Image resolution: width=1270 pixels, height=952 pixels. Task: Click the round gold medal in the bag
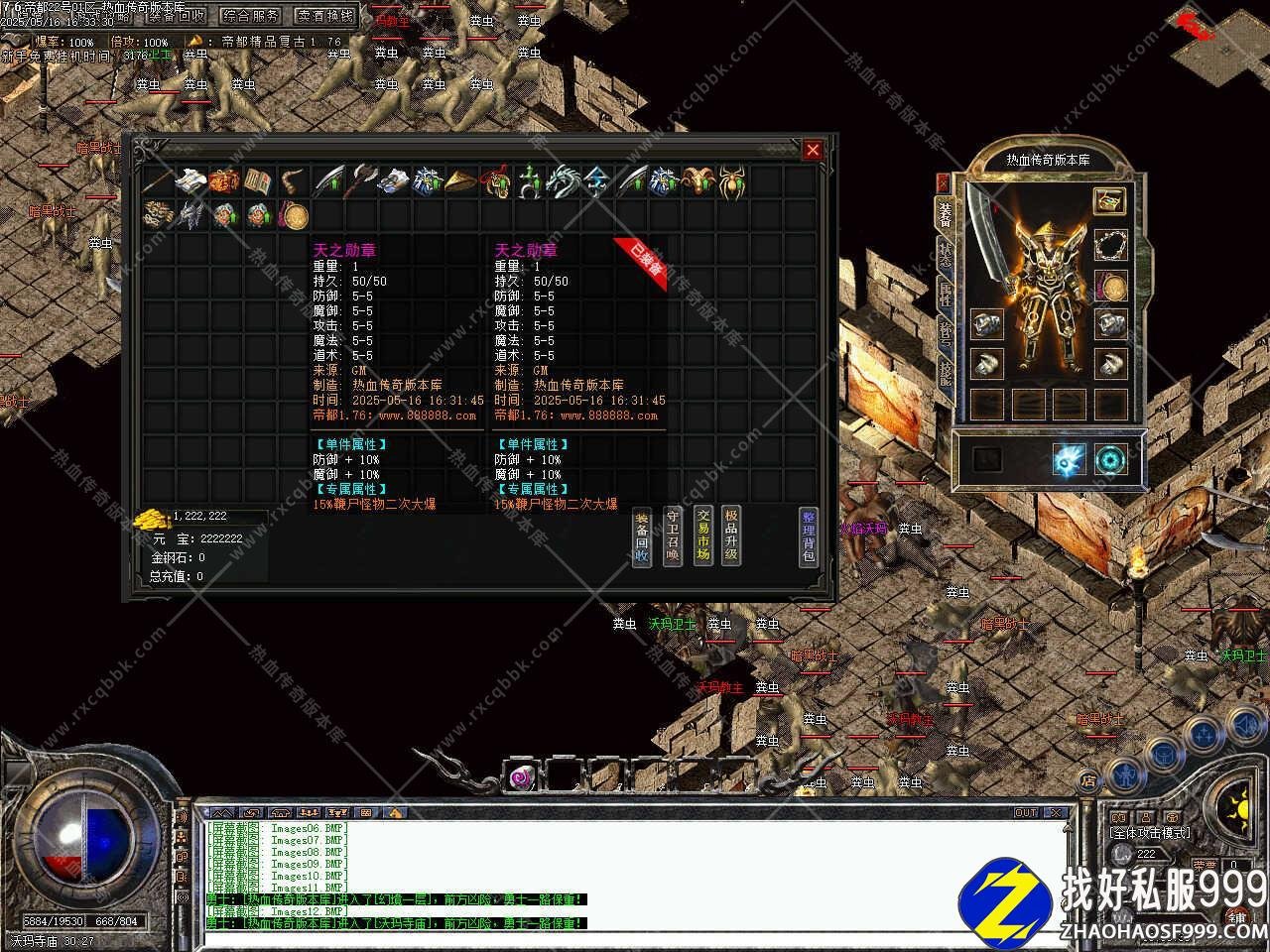coord(293,215)
